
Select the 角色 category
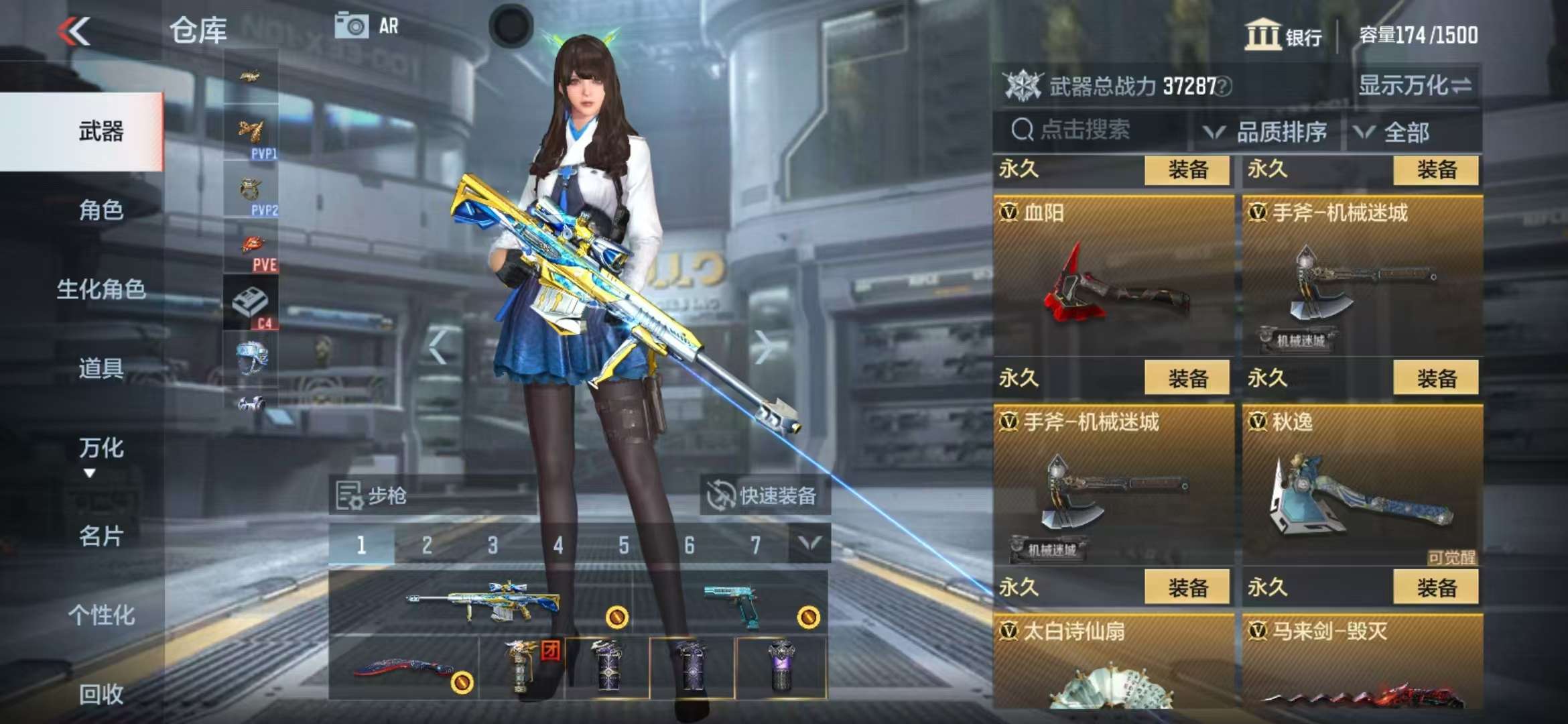tap(101, 210)
